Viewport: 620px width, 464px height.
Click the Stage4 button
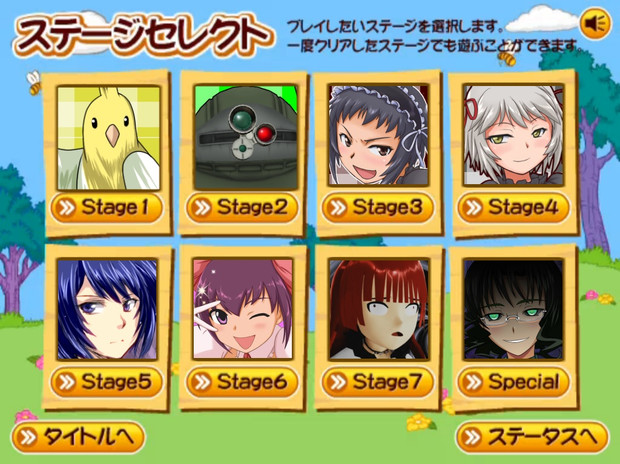tap(513, 209)
